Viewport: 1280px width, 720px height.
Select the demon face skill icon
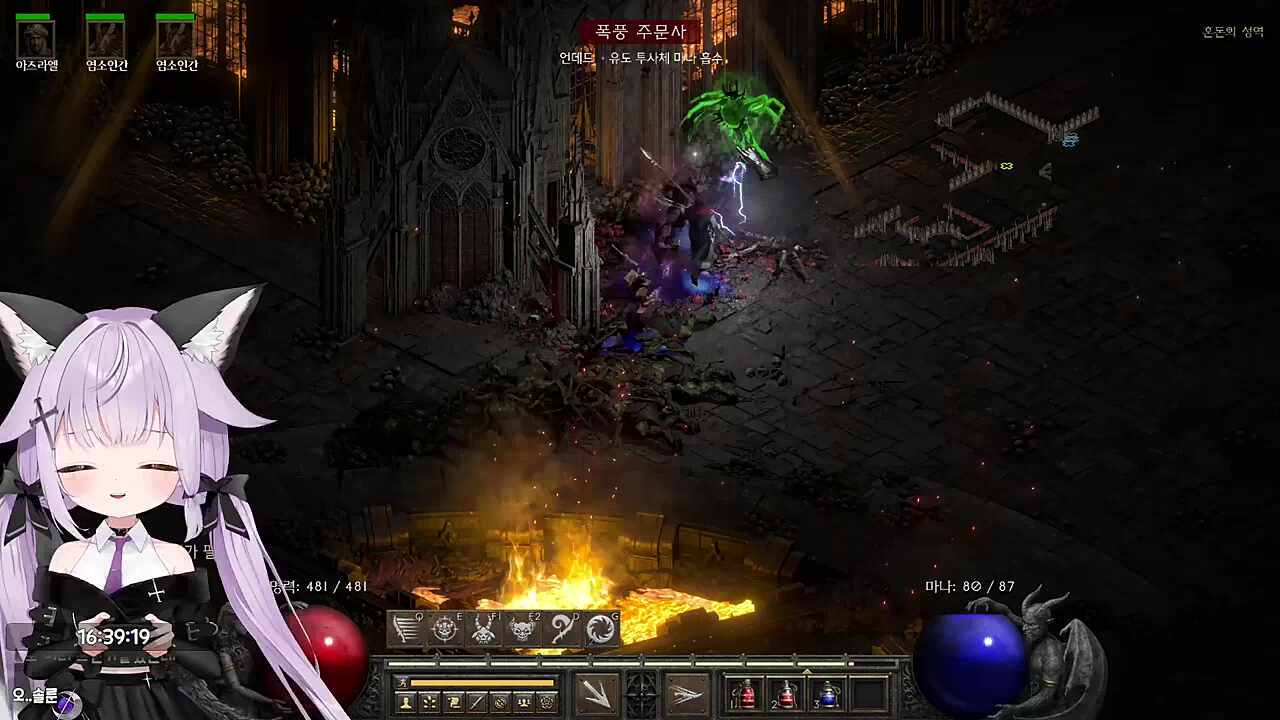coord(523,629)
